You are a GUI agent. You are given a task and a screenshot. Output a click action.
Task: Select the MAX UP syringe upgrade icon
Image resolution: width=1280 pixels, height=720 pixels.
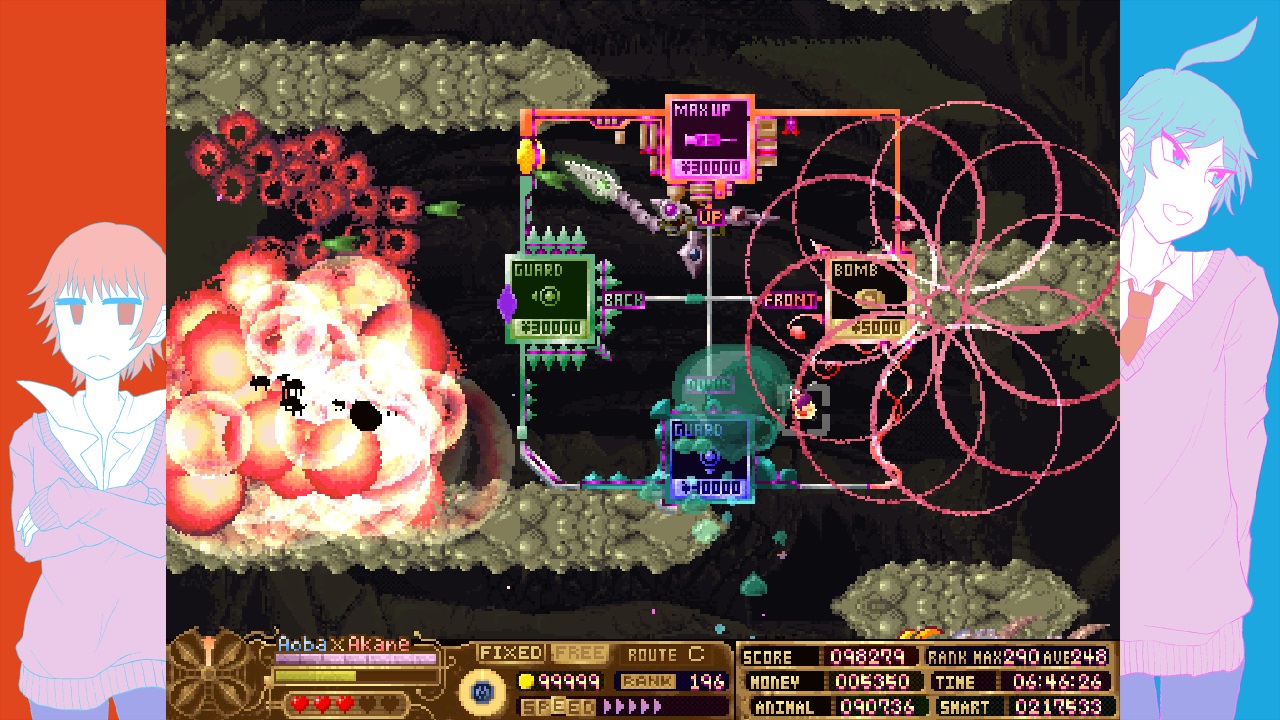click(x=707, y=137)
